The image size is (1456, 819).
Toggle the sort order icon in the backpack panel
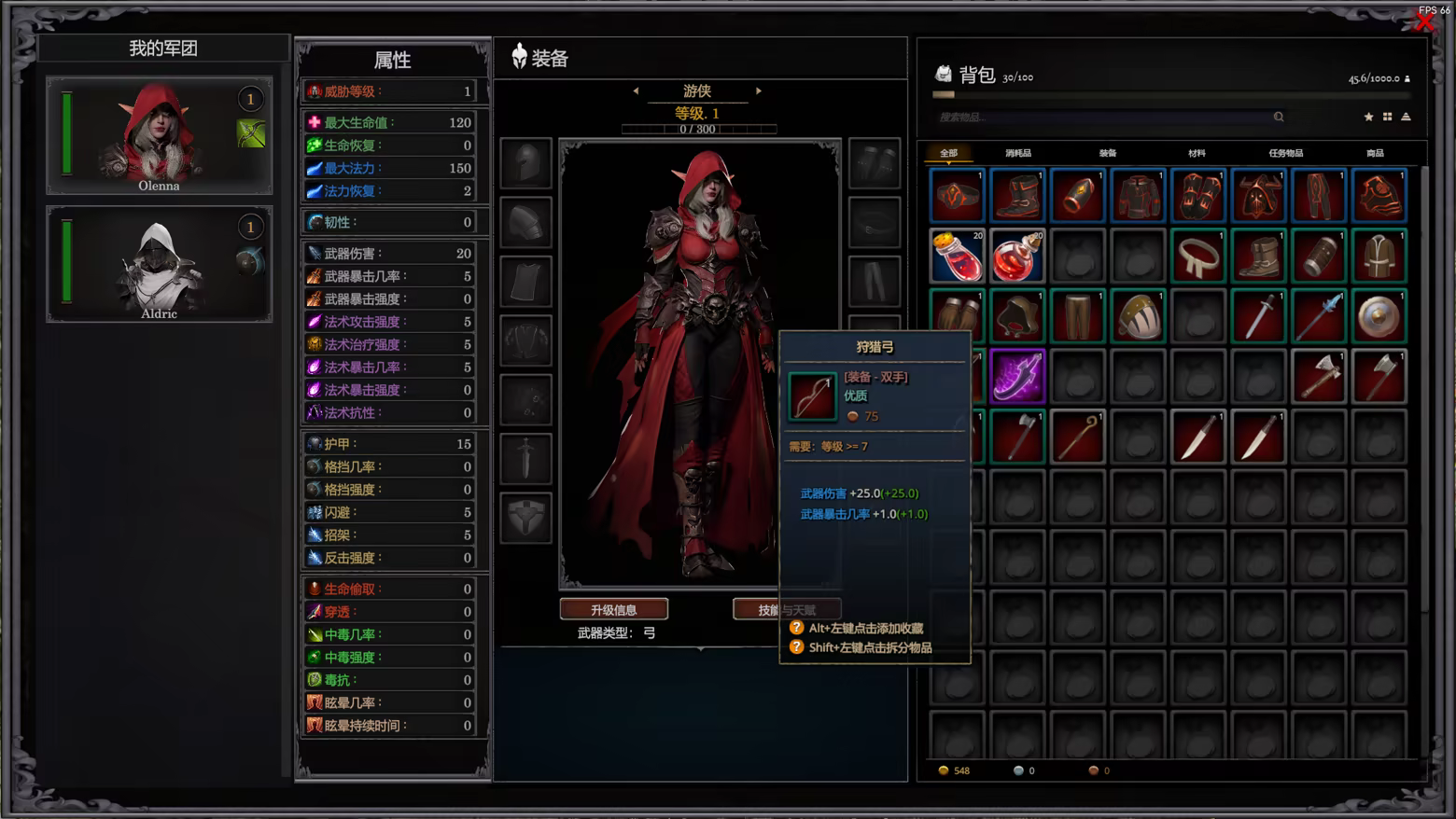(x=1406, y=117)
